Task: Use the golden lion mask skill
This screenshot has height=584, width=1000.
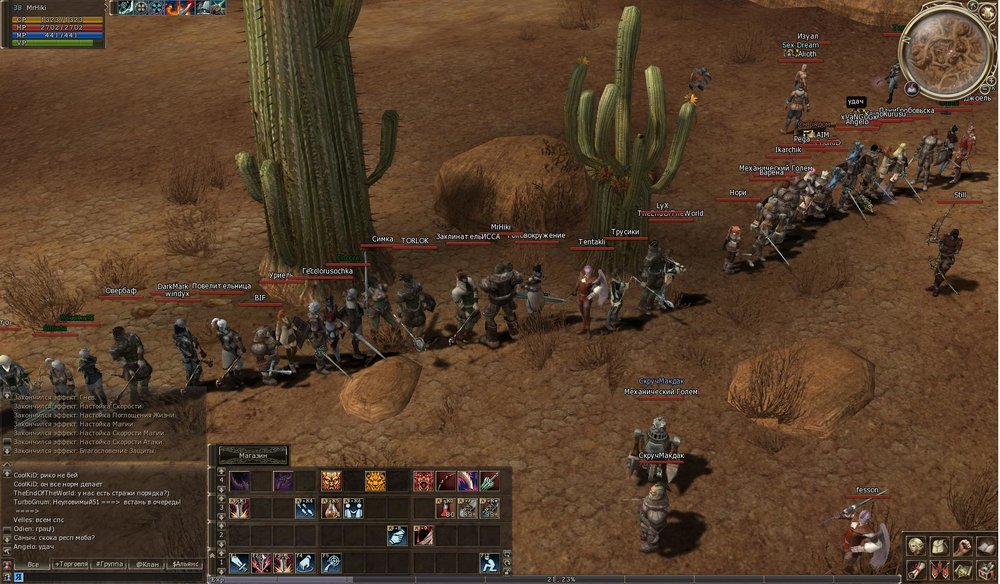Action: pyautogui.click(x=375, y=481)
